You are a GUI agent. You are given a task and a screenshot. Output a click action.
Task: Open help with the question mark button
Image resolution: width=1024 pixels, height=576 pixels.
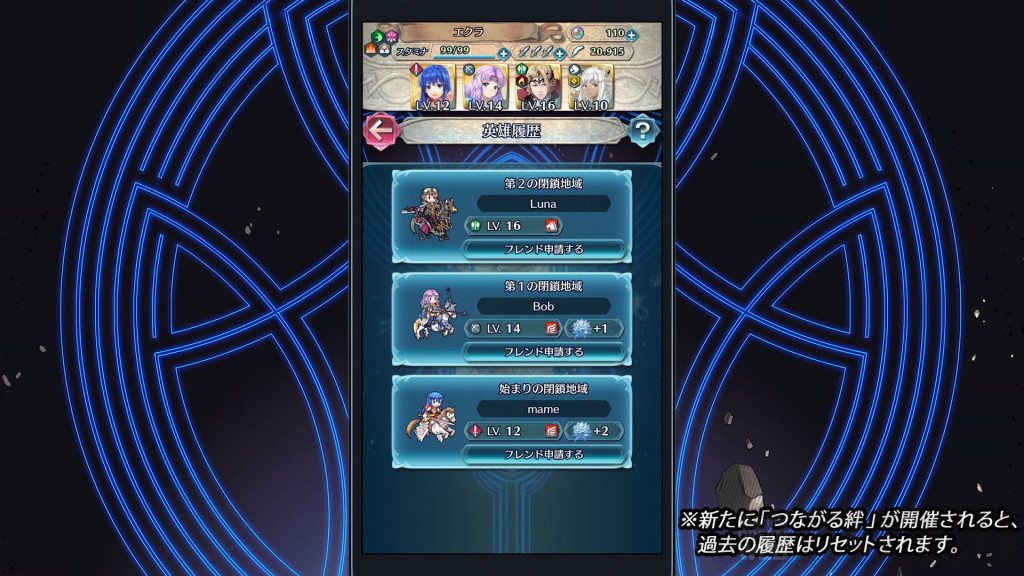(x=644, y=130)
